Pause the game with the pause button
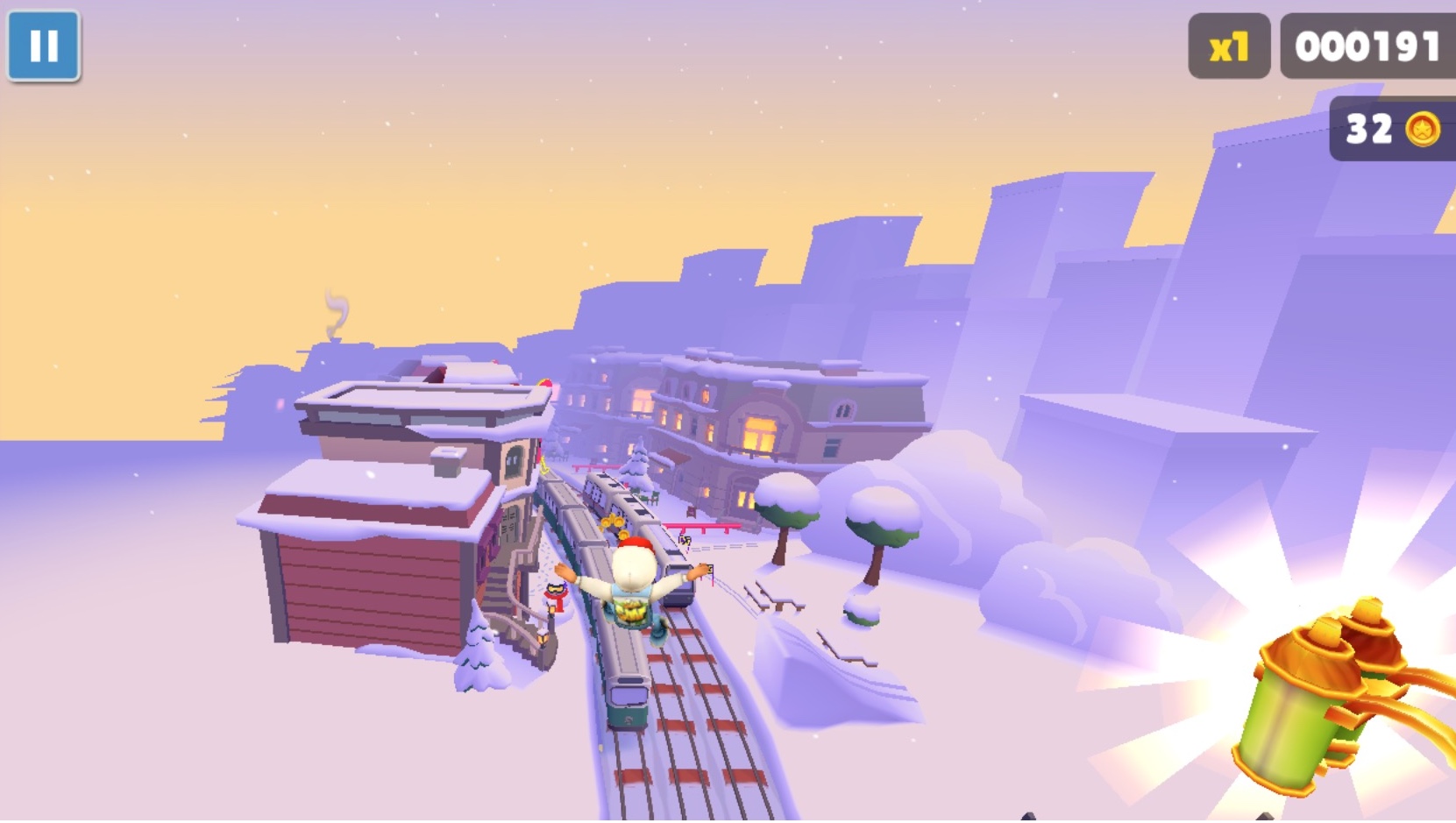The width and height of the screenshot is (1456, 823). tap(44, 46)
